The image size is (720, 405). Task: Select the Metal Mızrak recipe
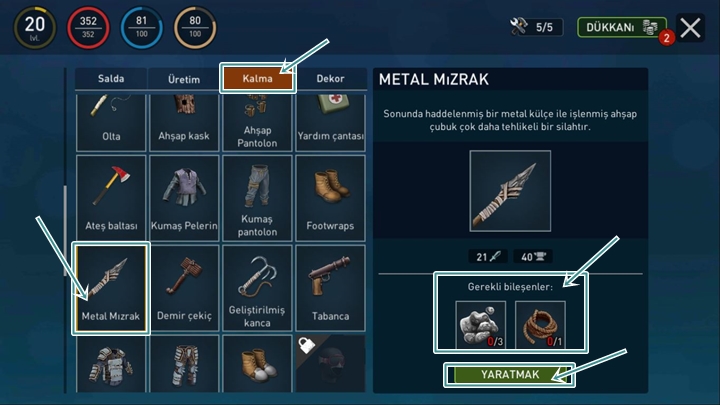pyautogui.click(x=111, y=287)
